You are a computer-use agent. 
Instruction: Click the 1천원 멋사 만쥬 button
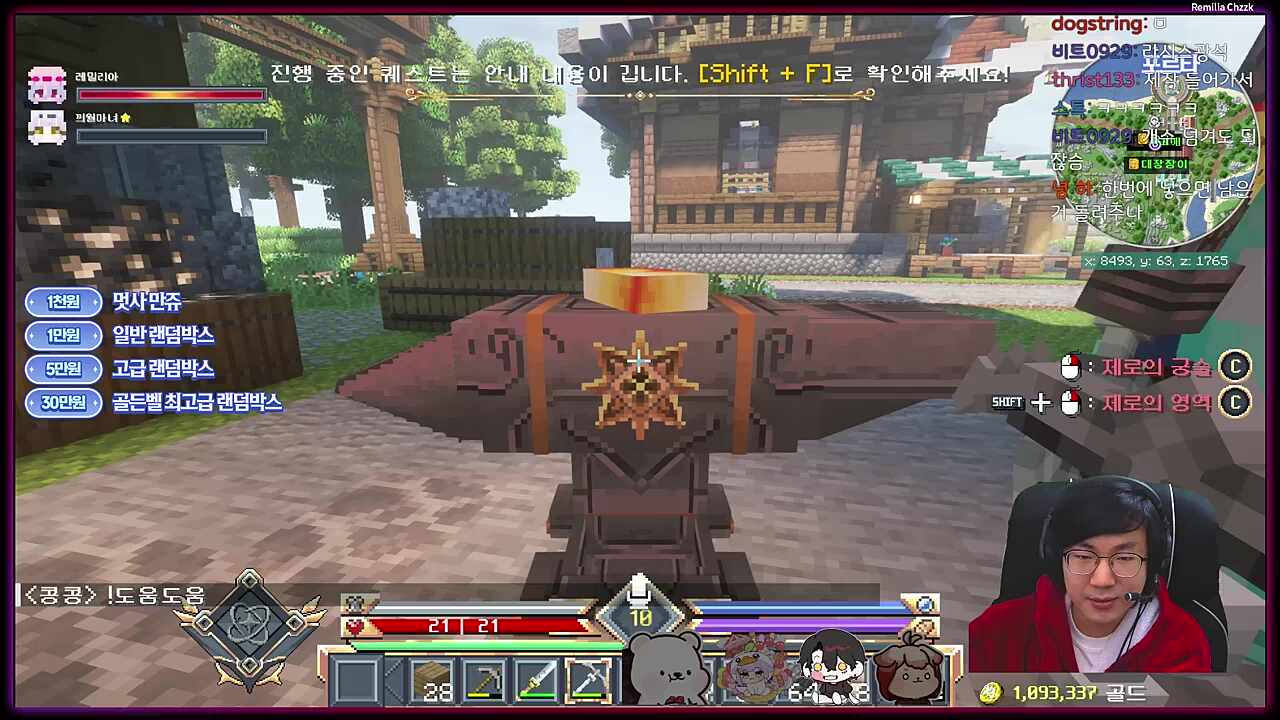point(63,302)
